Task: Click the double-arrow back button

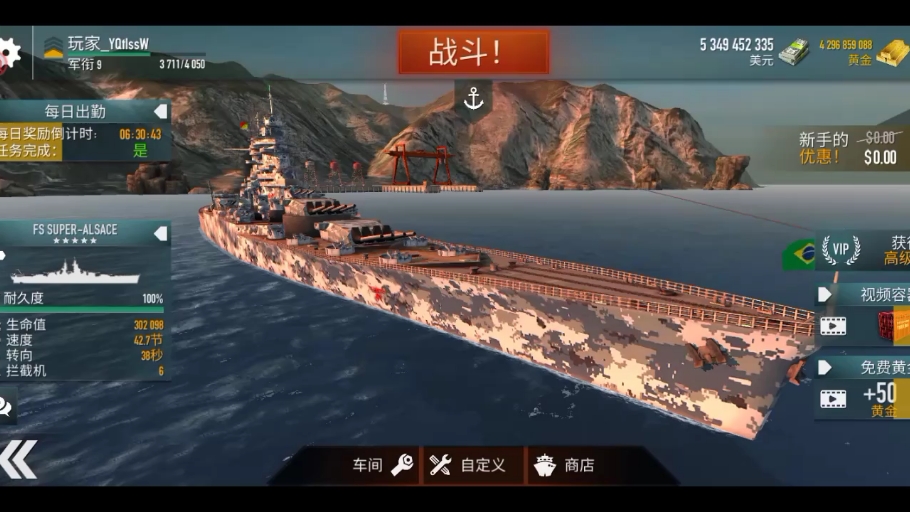Action: pyautogui.click(x=18, y=459)
